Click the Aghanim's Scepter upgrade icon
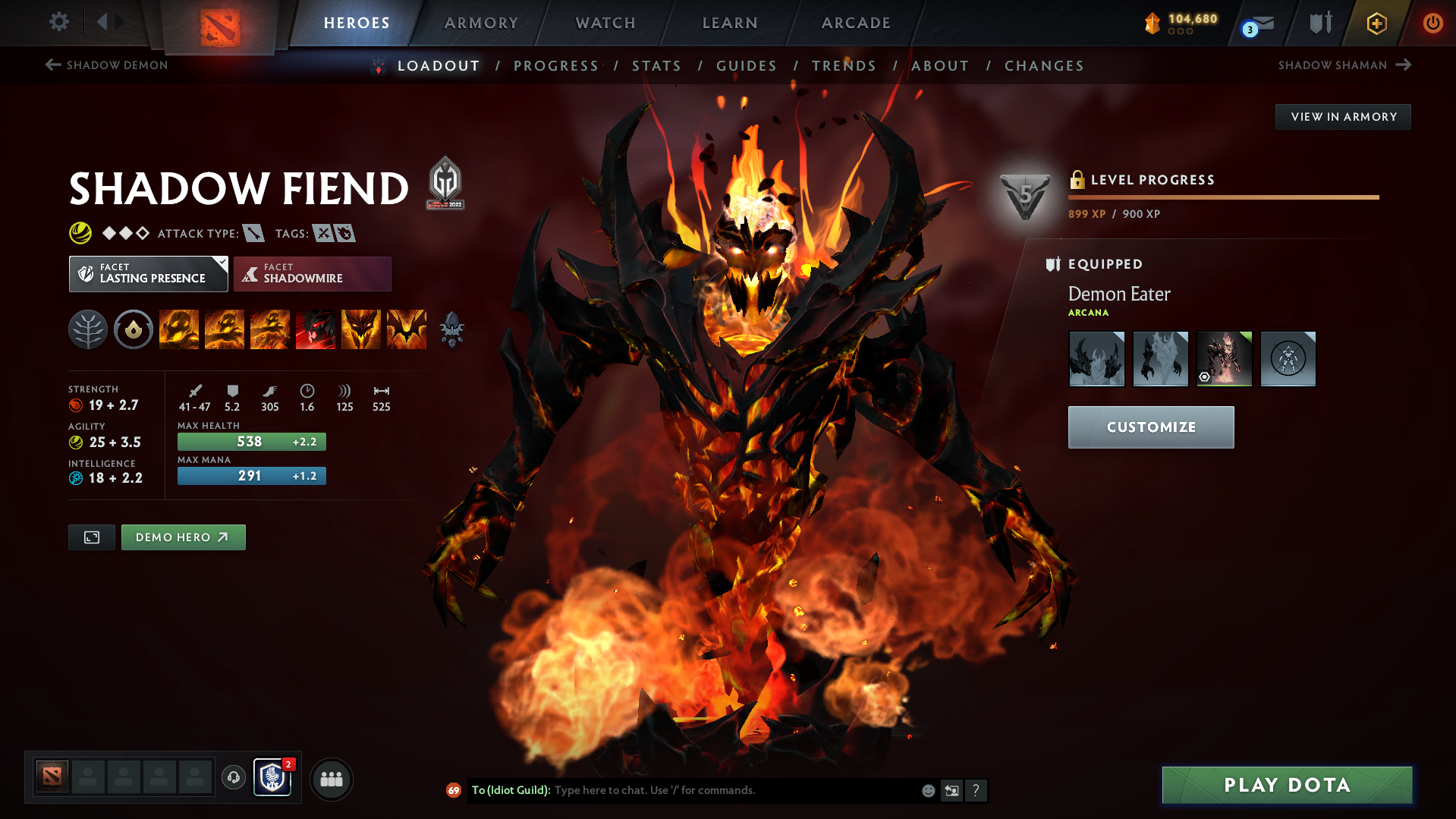The width and height of the screenshot is (1456, 819). pyautogui.click(x=453, y=329)
